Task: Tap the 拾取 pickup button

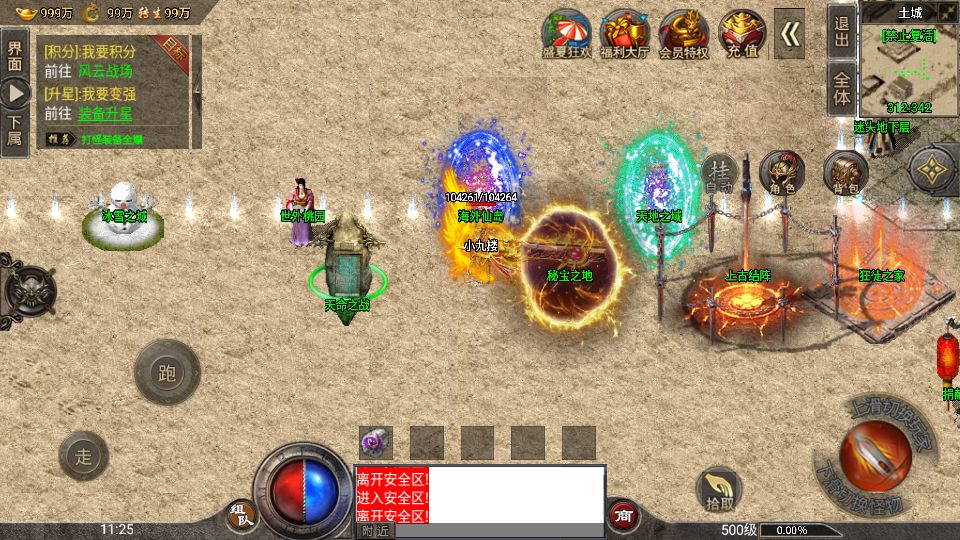Action: tap(719, 490)
